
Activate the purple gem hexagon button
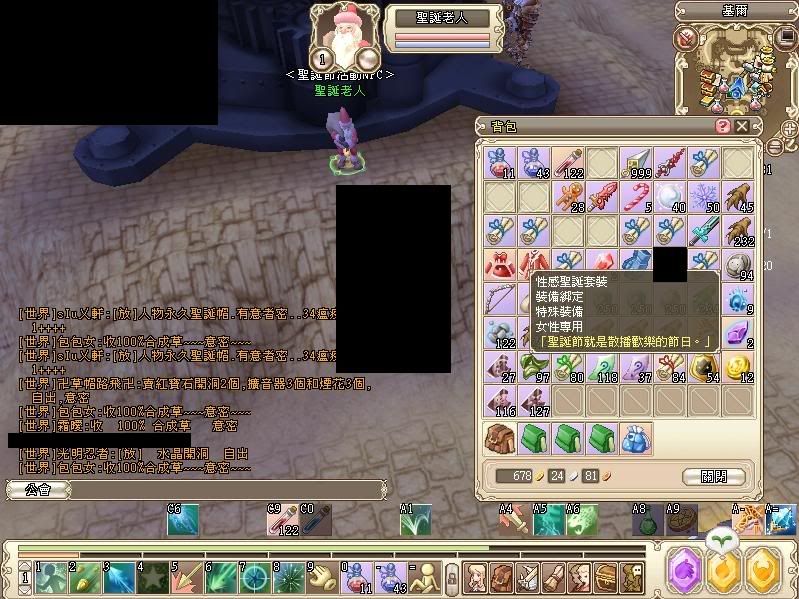tap(684, 569)
